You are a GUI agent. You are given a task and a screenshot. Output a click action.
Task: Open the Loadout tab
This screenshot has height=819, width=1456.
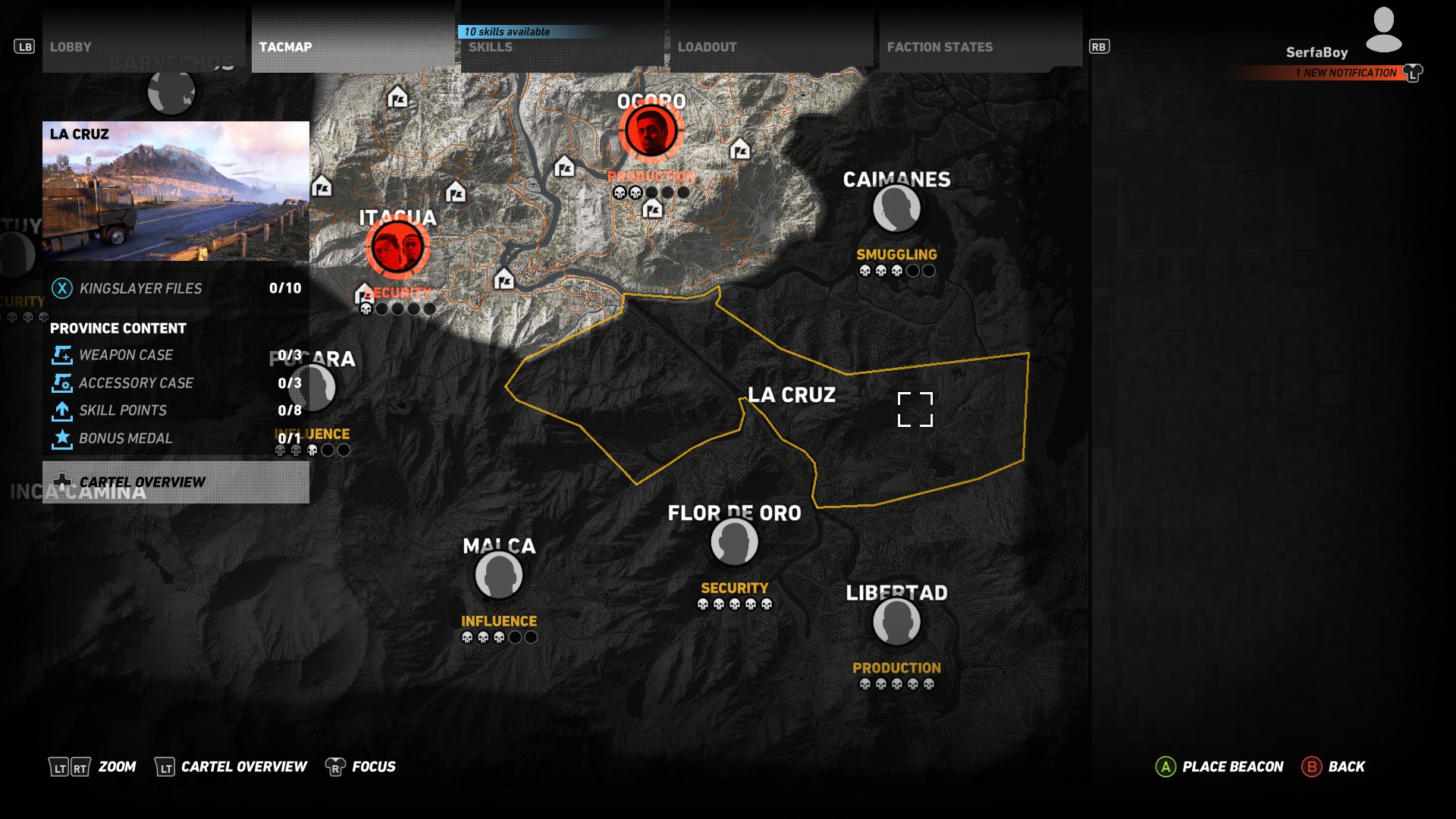click(707, 46)
